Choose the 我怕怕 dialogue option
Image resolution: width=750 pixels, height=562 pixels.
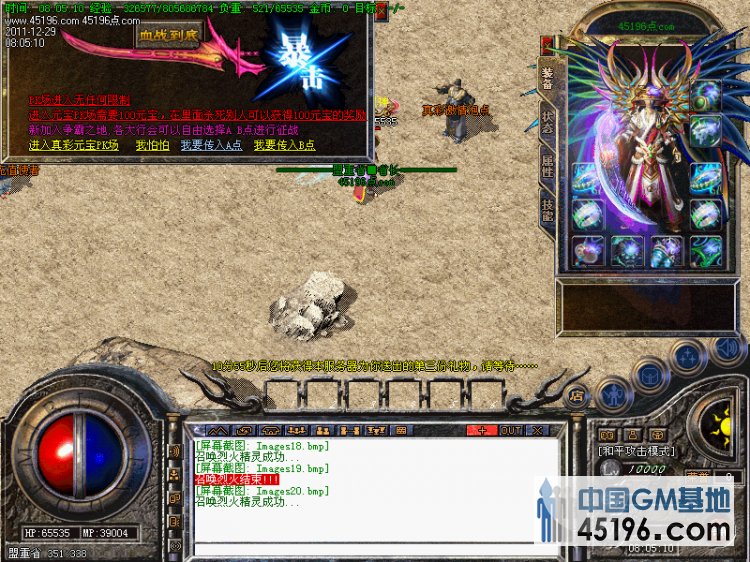(152, 145)
